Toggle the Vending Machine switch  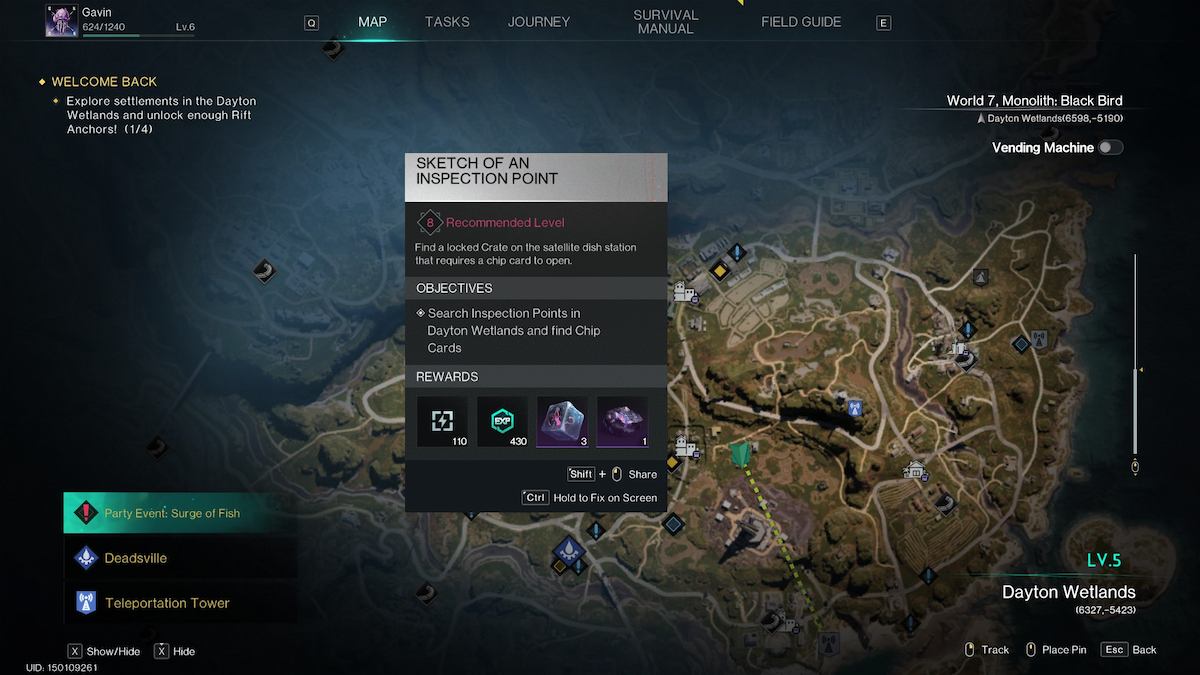click(x=1110, y=148)
